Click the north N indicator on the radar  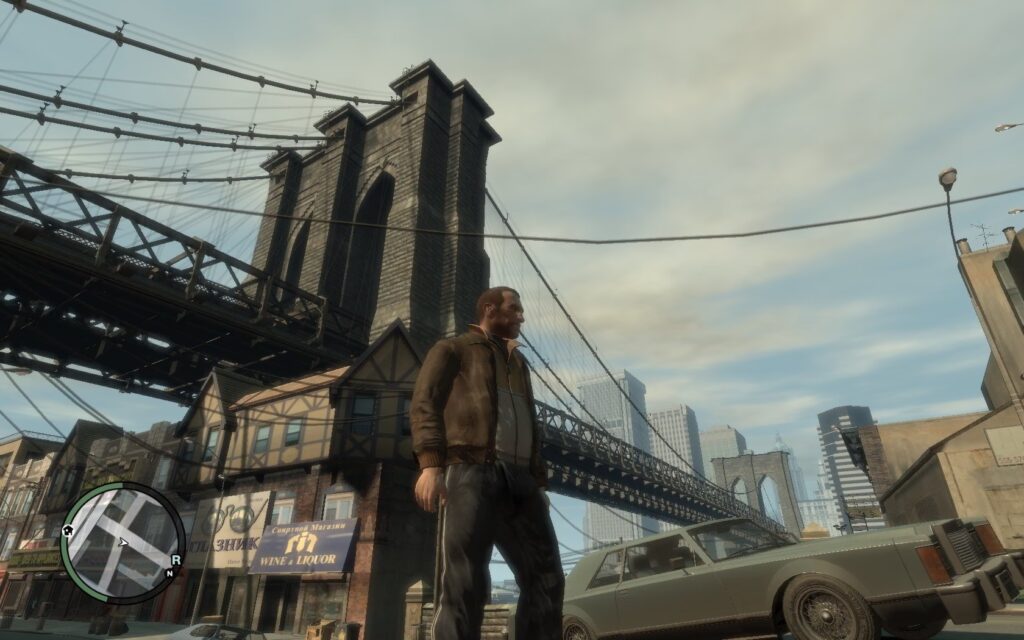(171, 574)
